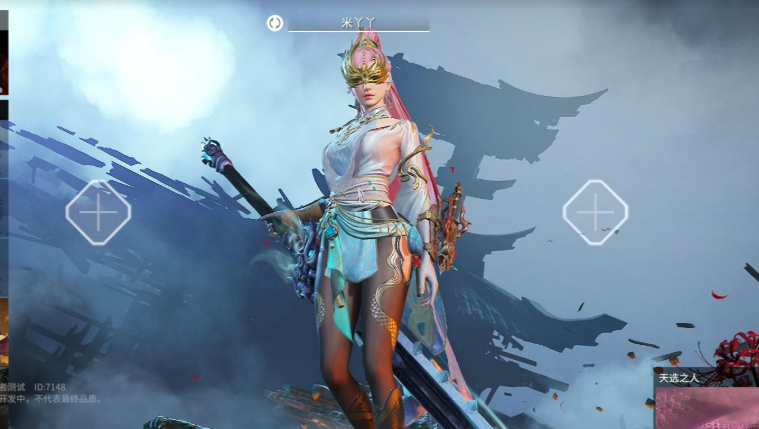The image size is (759, 429).
Task: Invite a teammate via the left plus slot
Action: click(98, 212)
